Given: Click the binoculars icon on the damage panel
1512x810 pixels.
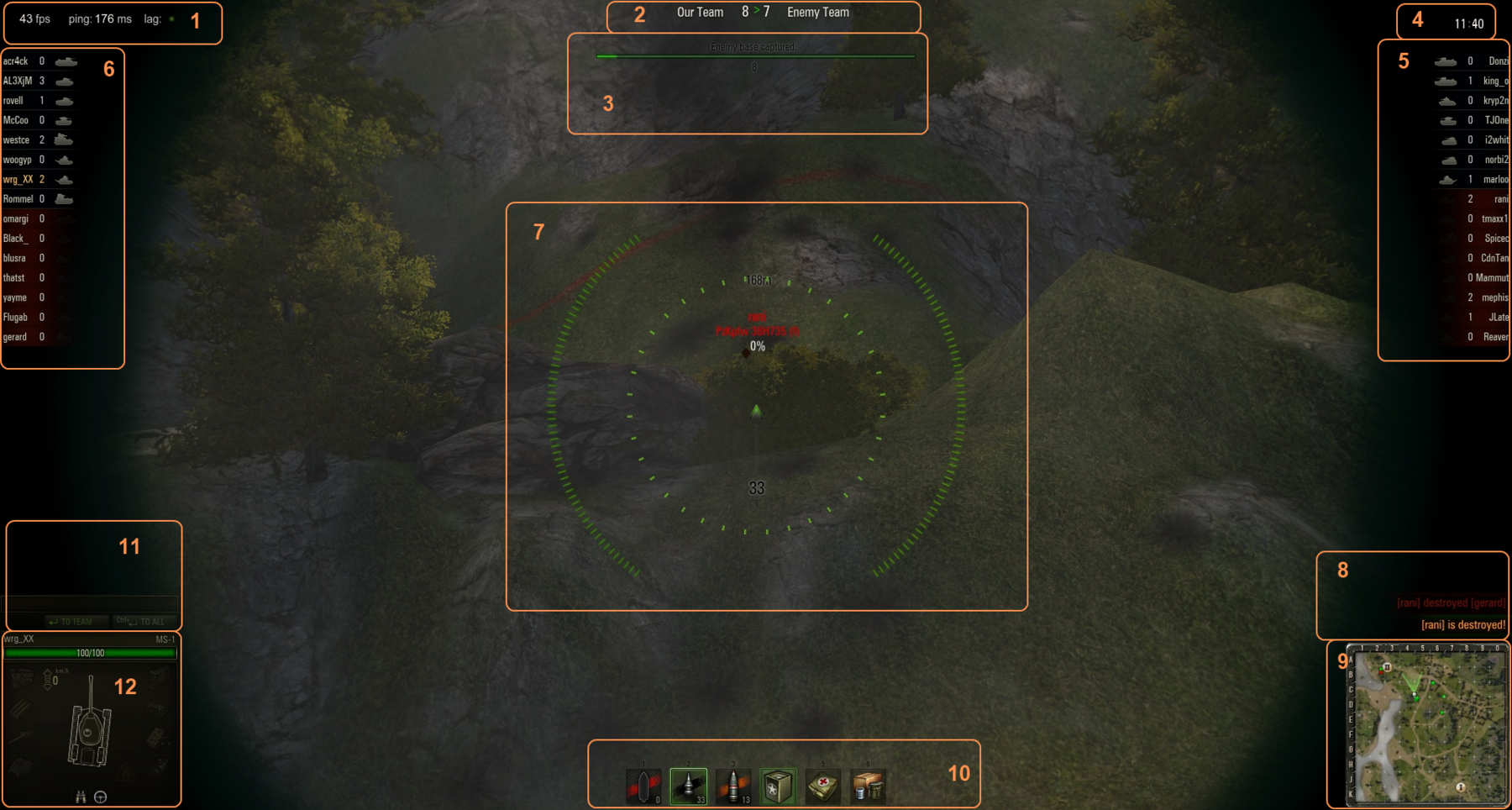Looking at the screenshot, I should 81,797.
